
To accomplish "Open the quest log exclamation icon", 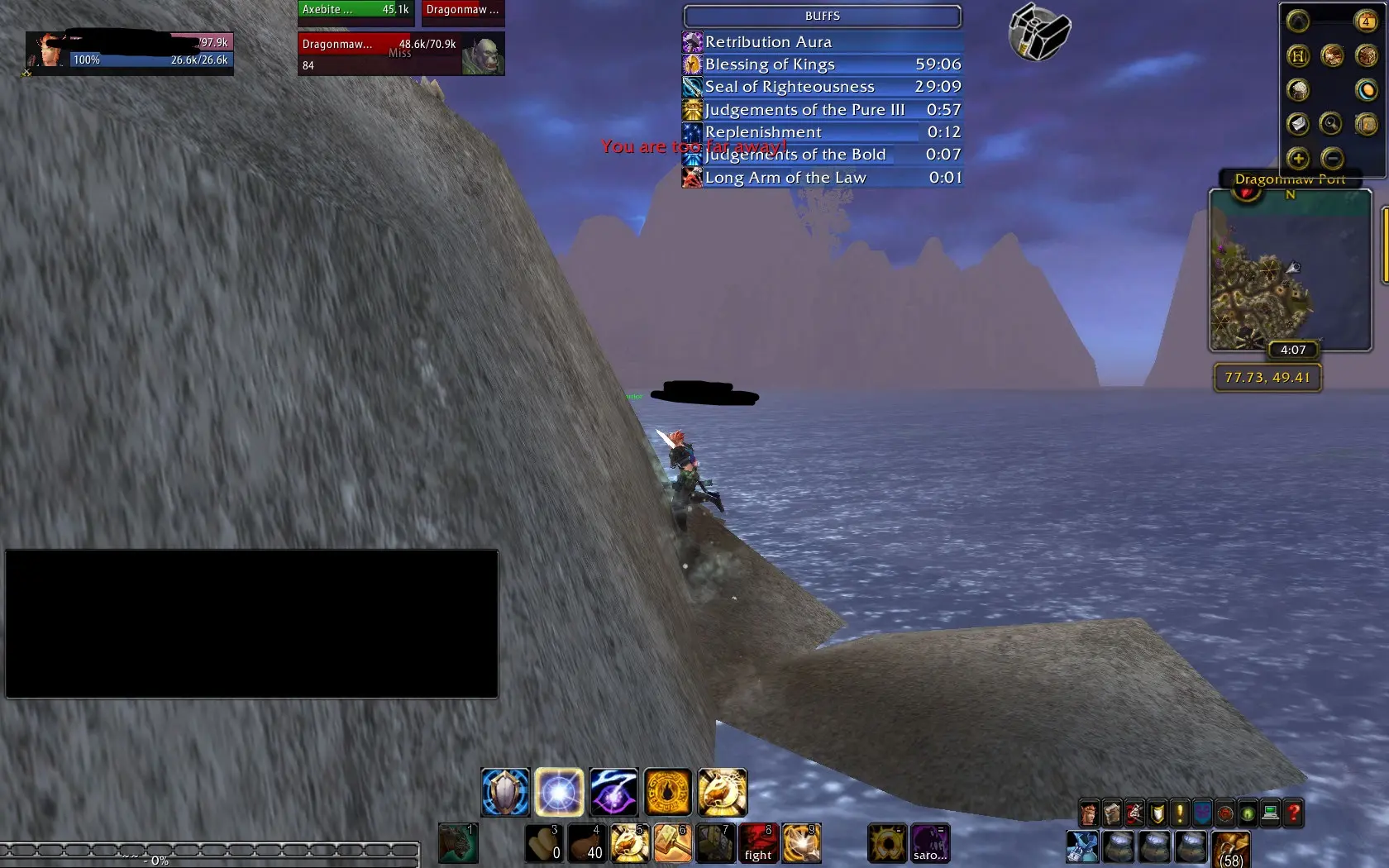I will point(1180,814).
